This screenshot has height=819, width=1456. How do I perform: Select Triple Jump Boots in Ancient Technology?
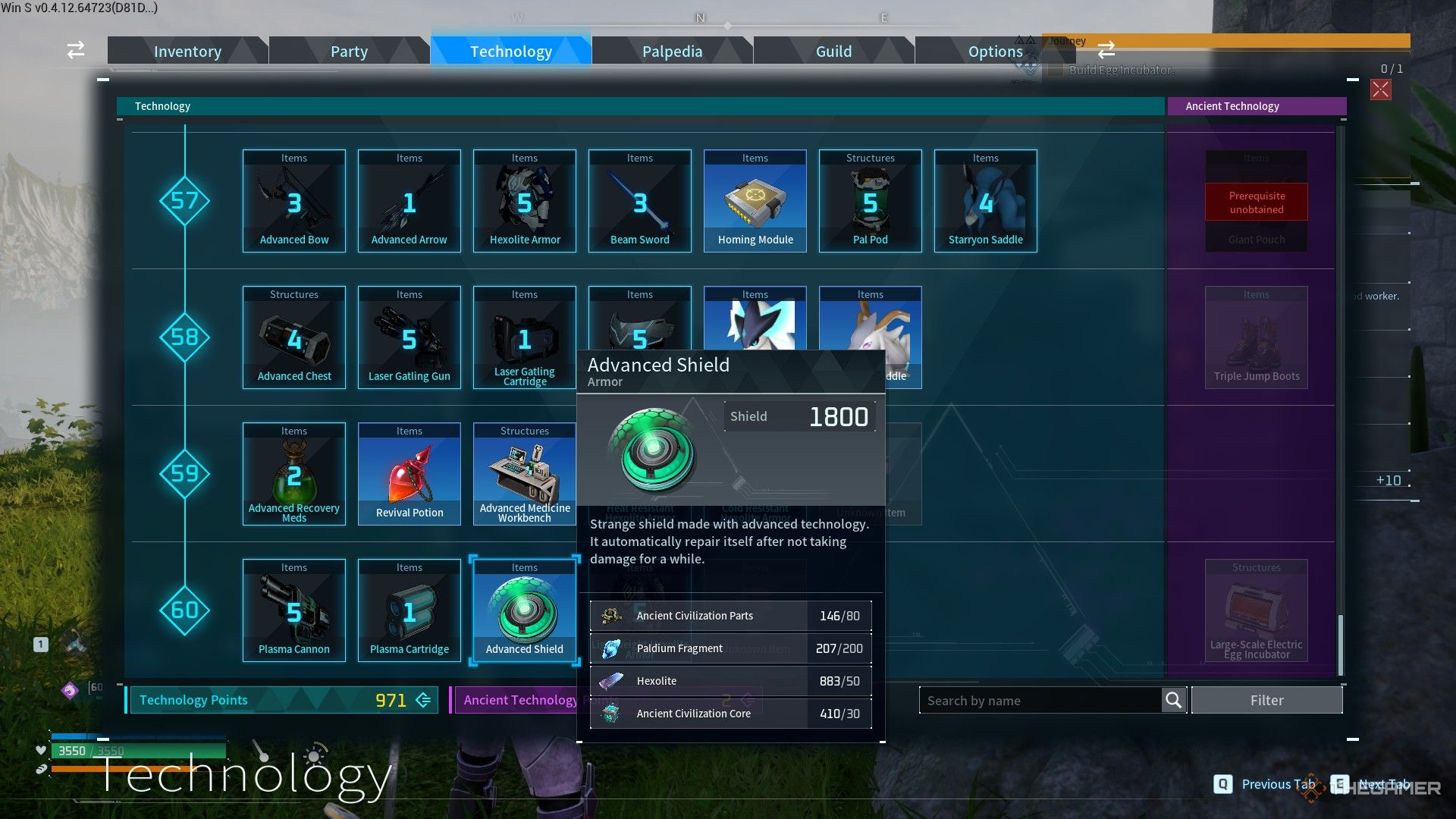(1257, 337)
